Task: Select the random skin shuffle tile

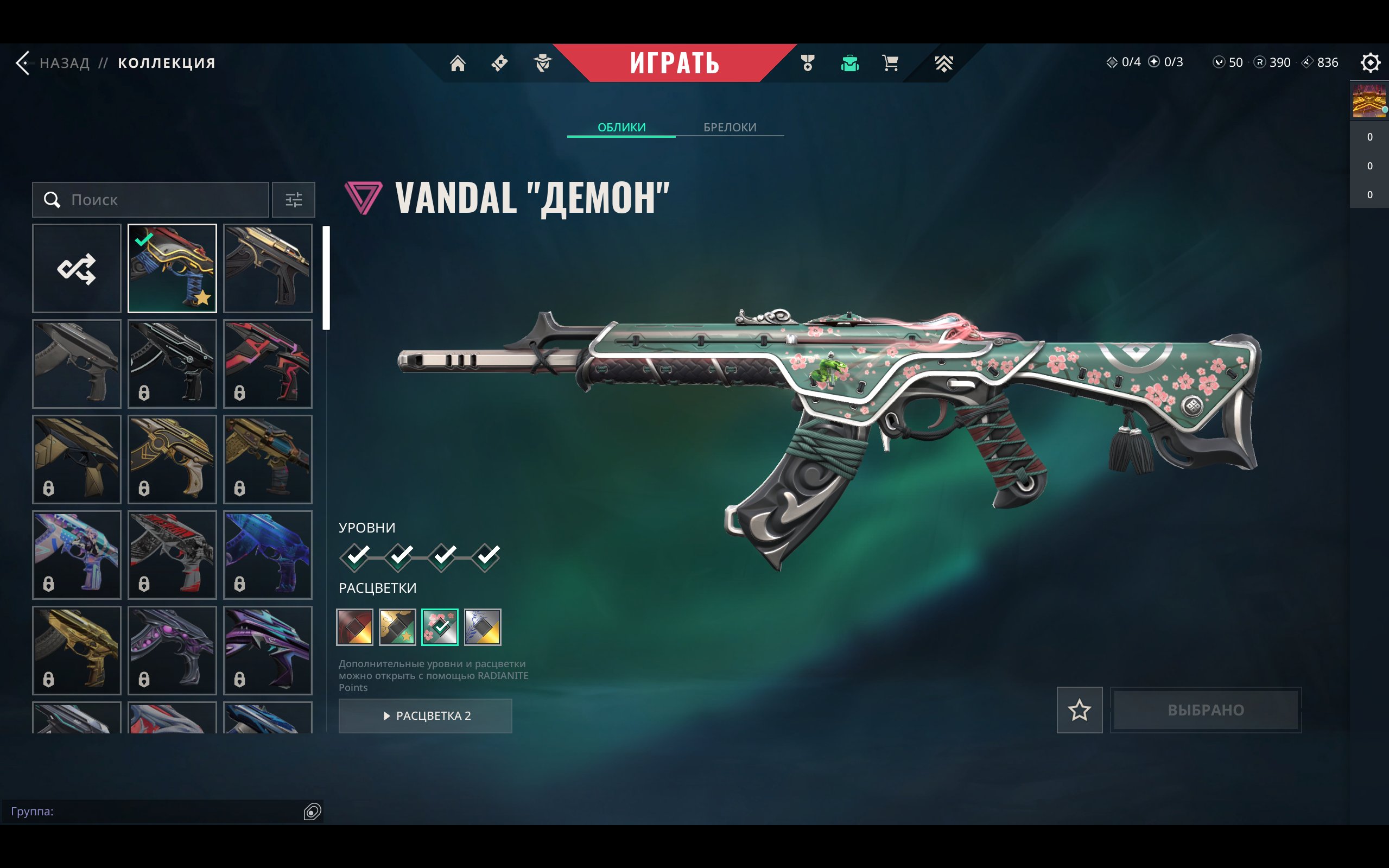Action: tap(77, 268)
